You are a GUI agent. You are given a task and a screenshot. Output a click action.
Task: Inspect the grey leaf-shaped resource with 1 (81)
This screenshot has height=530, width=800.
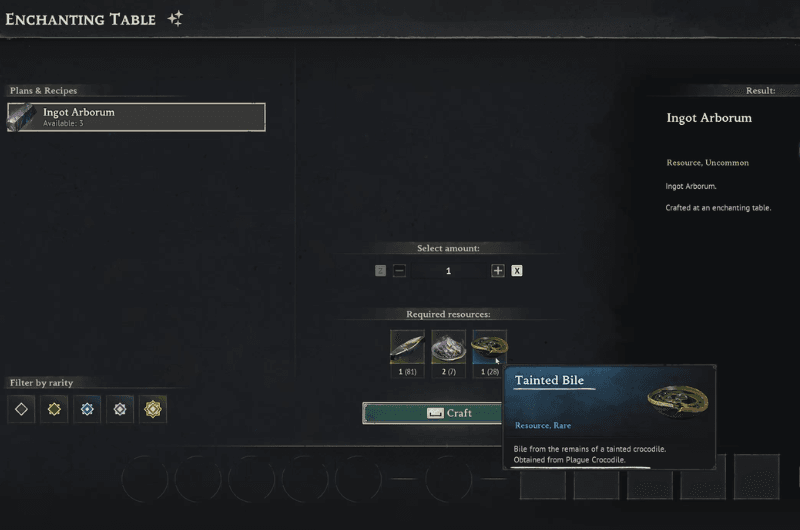[407, 347]
